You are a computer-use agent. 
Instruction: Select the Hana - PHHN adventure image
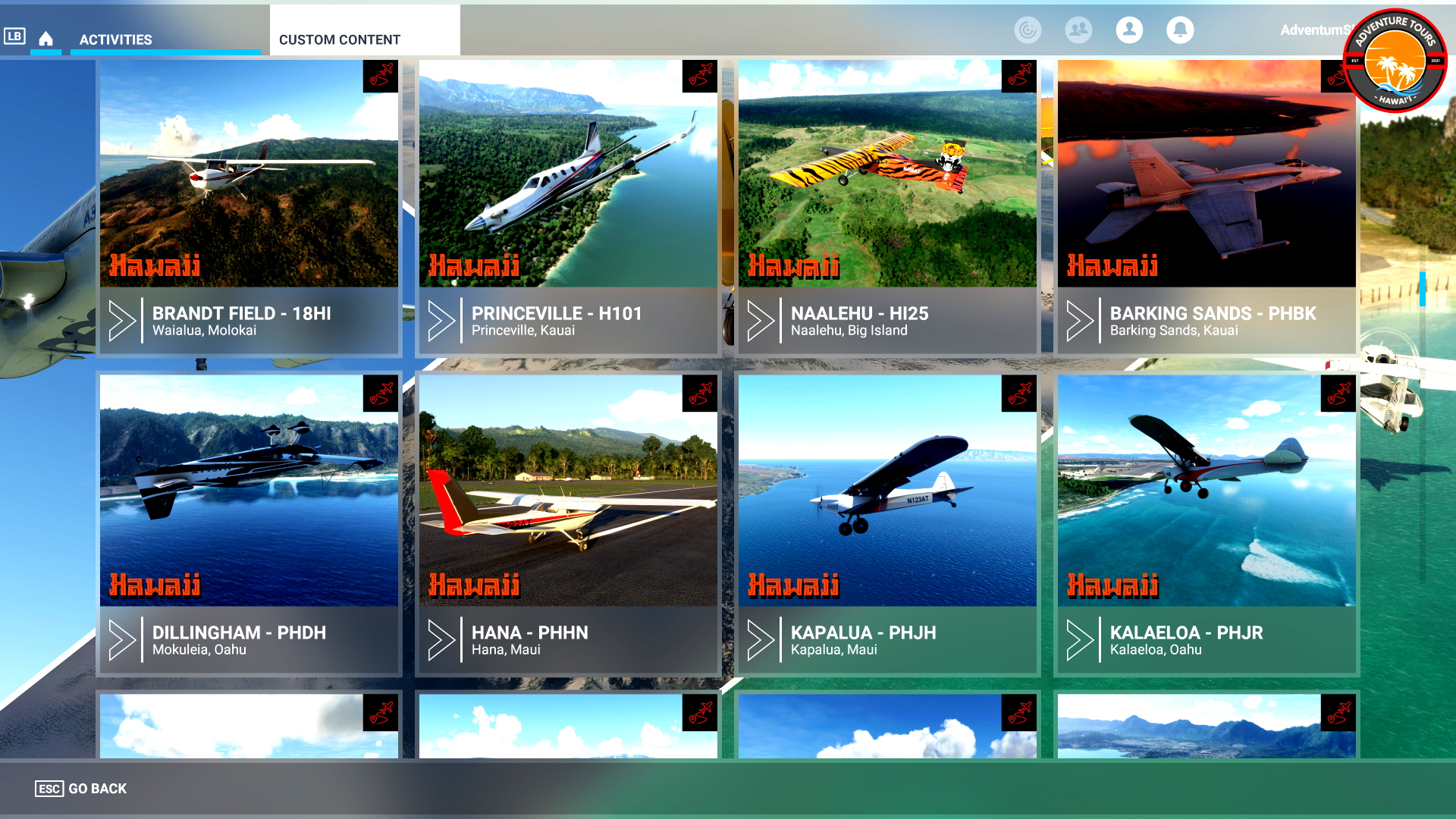(x=567, y=493)
